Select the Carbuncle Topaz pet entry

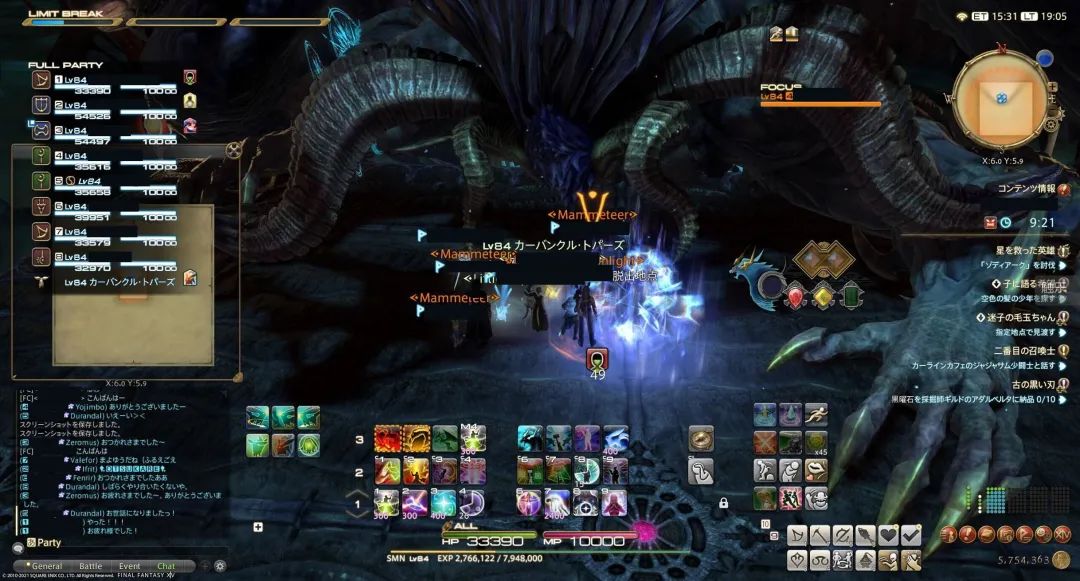click(x=118, y=282)
